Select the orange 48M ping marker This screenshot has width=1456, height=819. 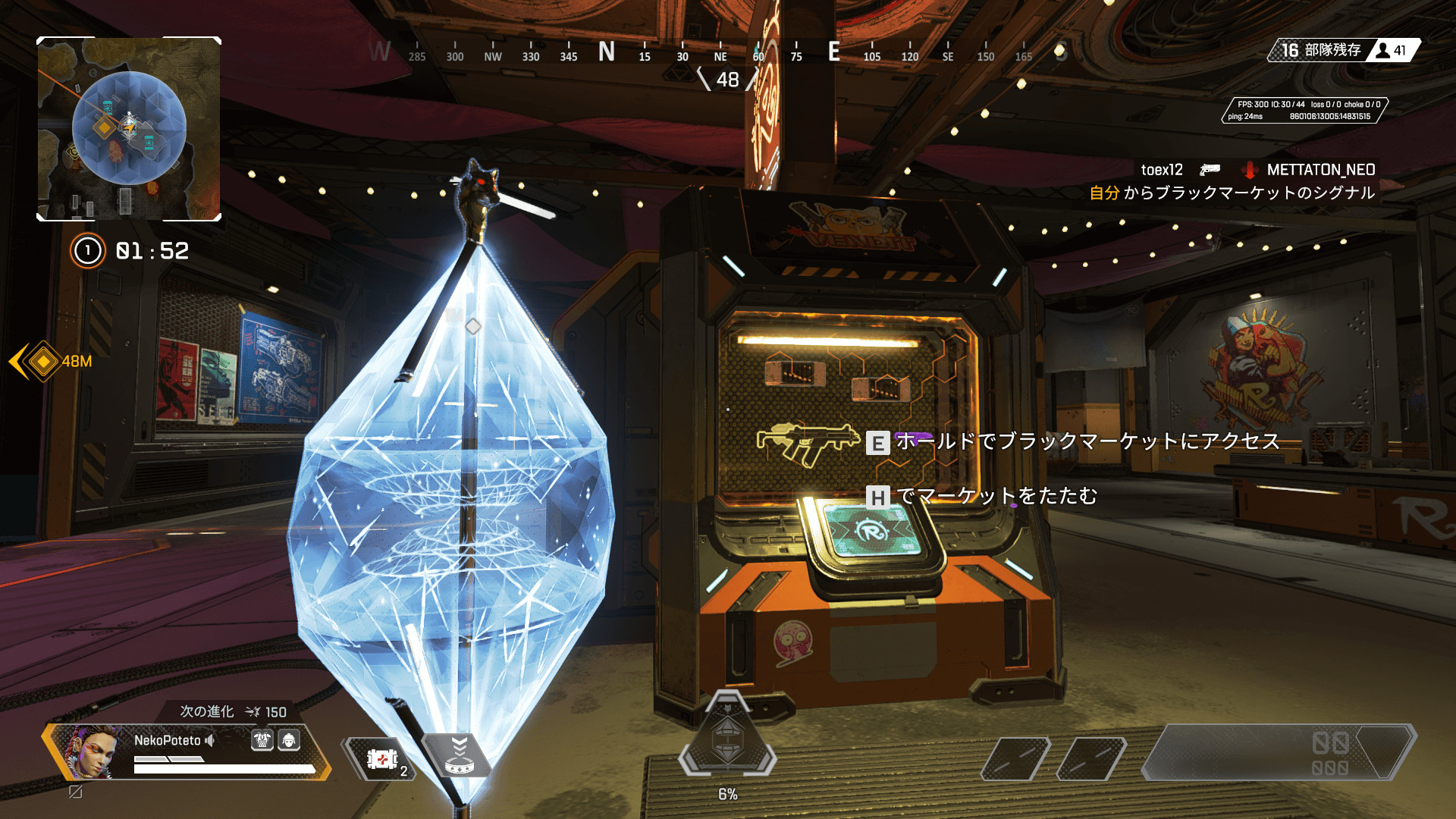pos(43,362)
